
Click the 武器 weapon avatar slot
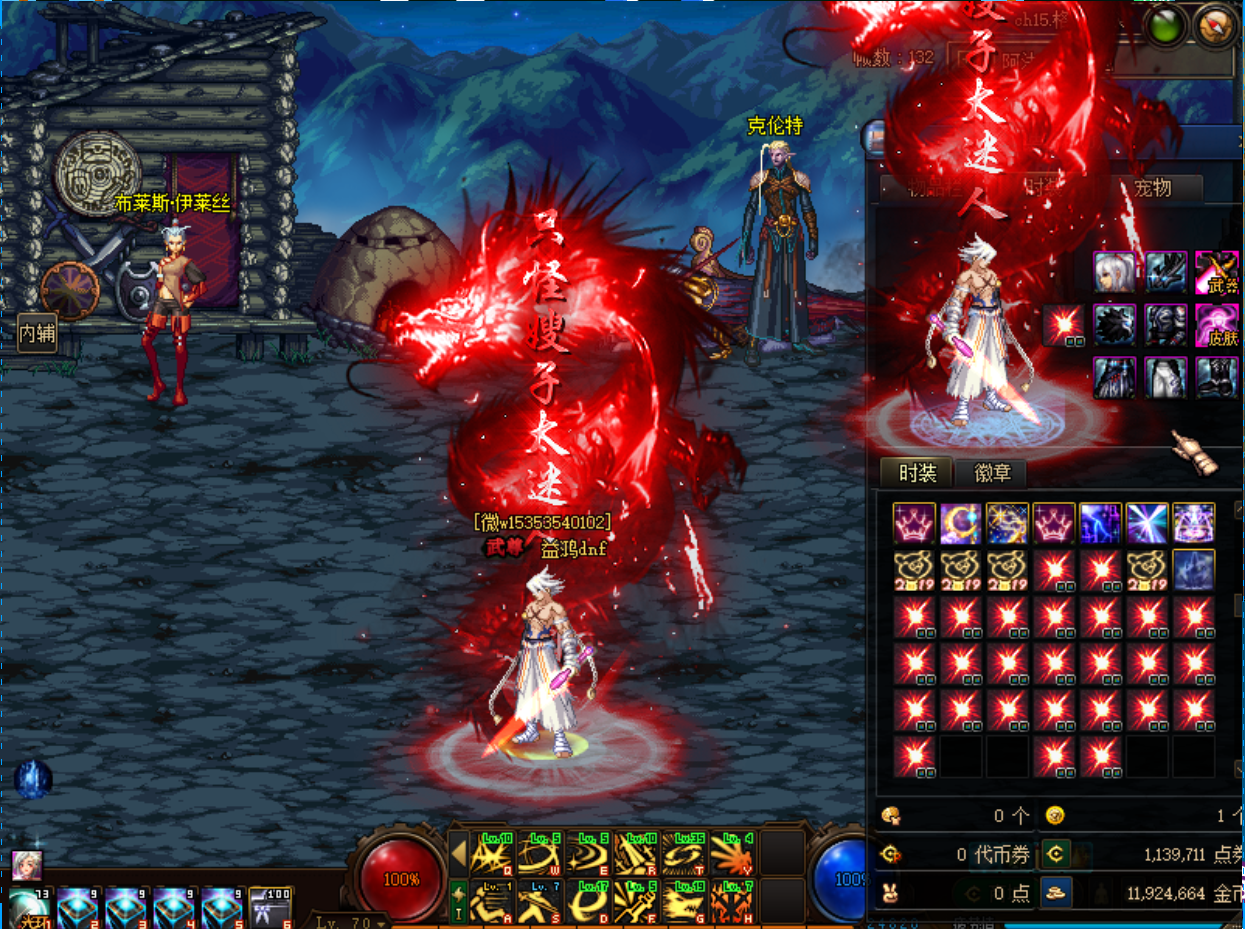(x=1217, y=272)
